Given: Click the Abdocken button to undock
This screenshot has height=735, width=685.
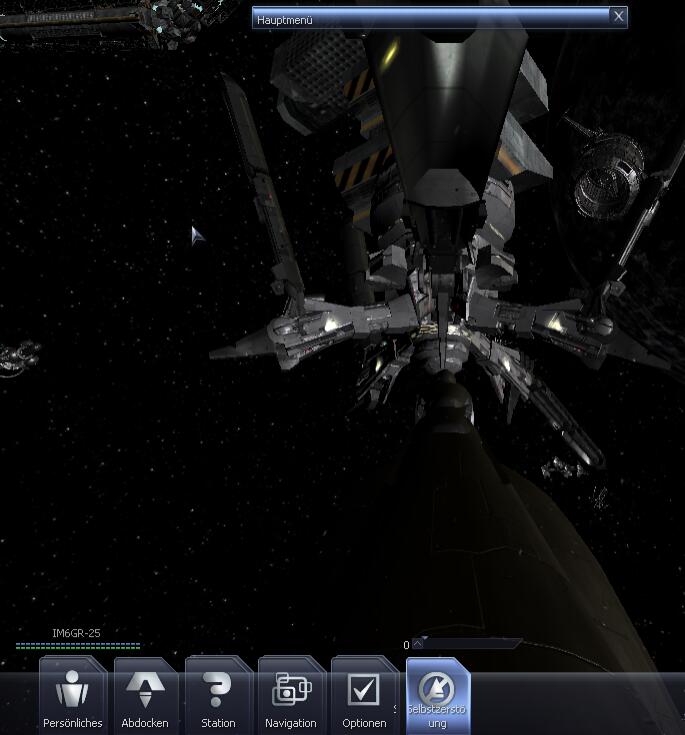Looking at the screenshot, I should (145, 695).
